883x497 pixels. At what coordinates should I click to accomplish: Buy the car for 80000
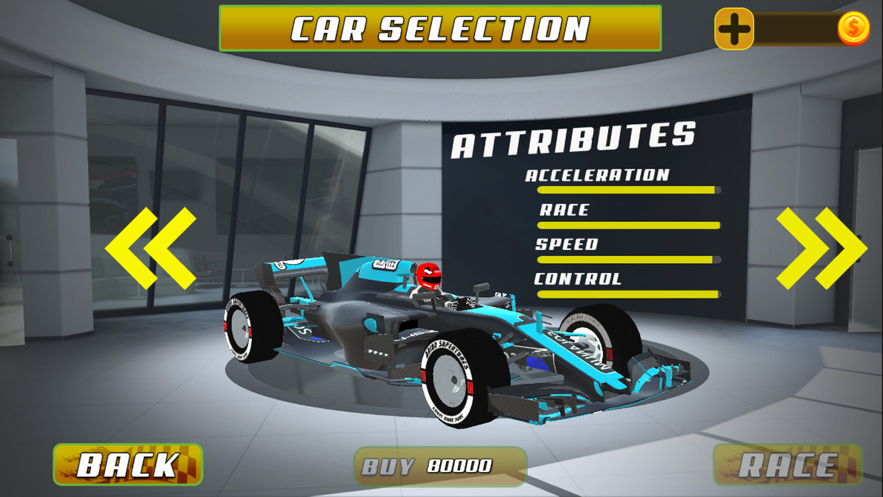pyautogui.click(x=440, y=466)
